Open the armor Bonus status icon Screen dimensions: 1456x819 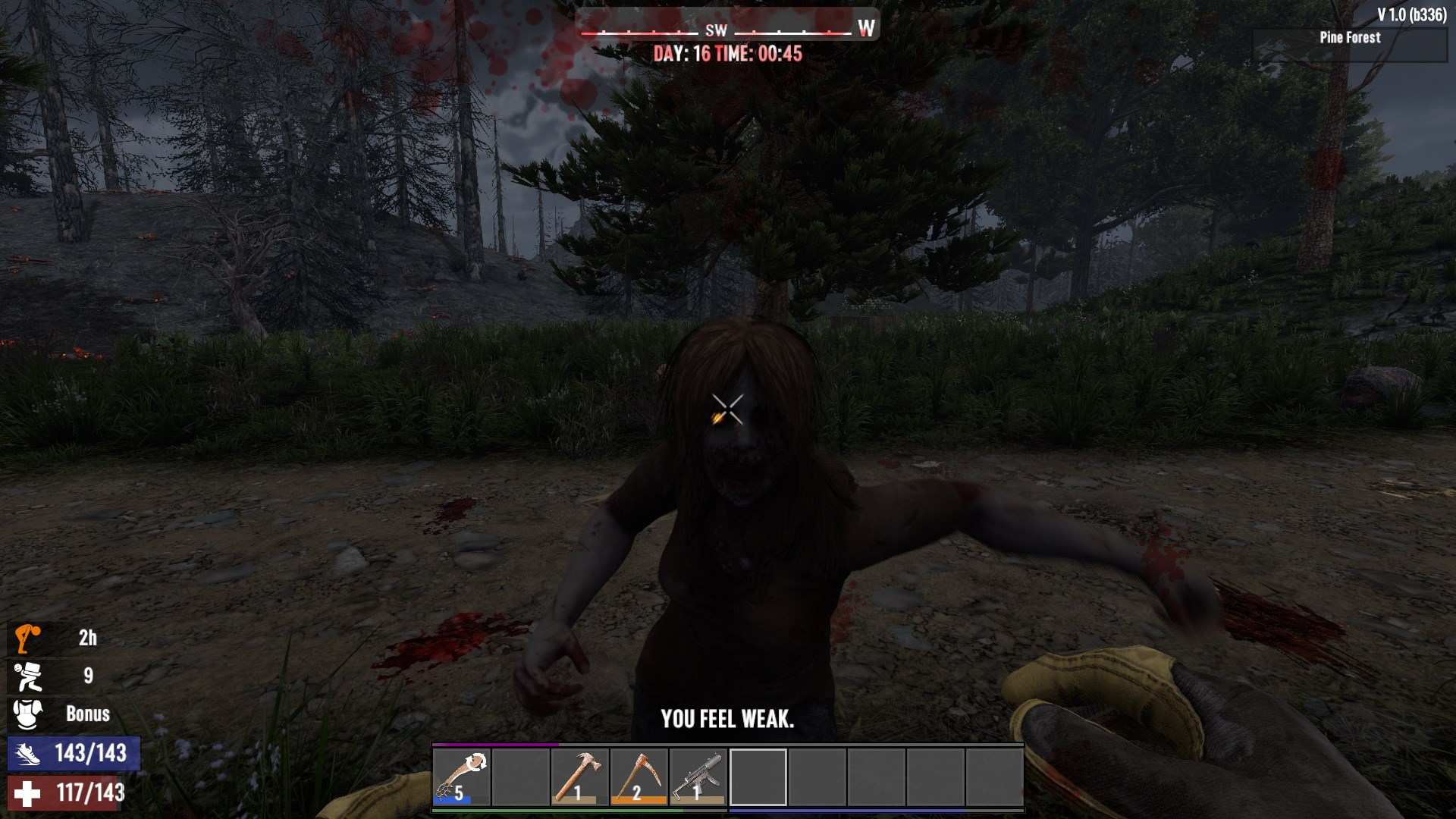point(27,714)
